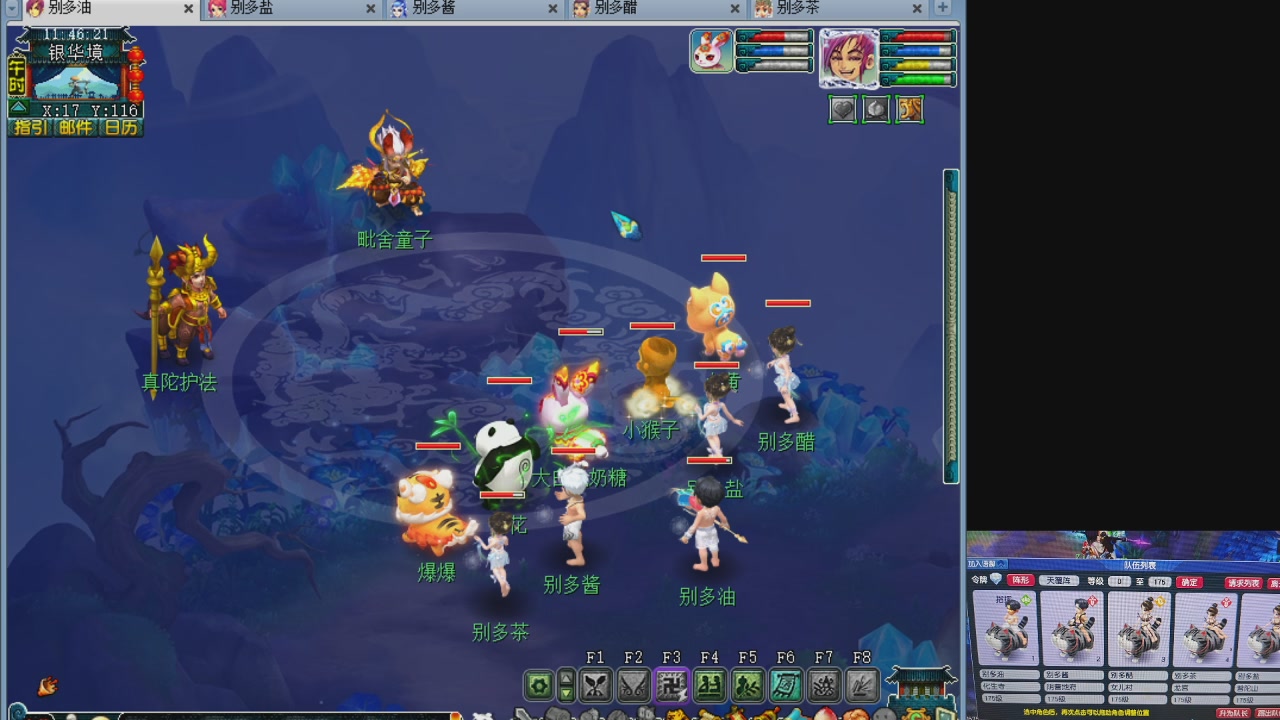Screen dimensions: 1280x720
Task: Click the tiger emblem icon under the character portrait
Action: [x=910, y=109]
